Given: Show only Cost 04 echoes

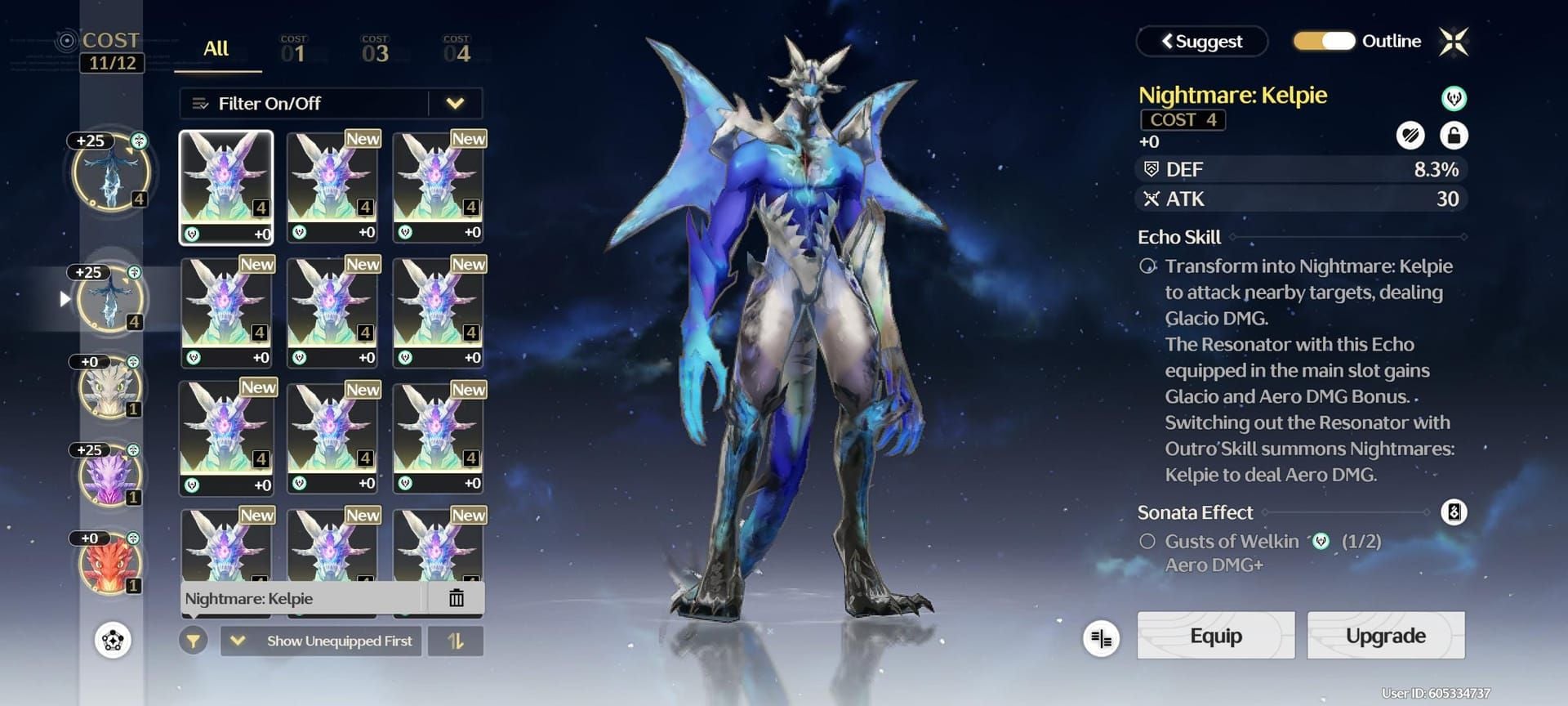Looking at the screenshot, I should 457,51.
